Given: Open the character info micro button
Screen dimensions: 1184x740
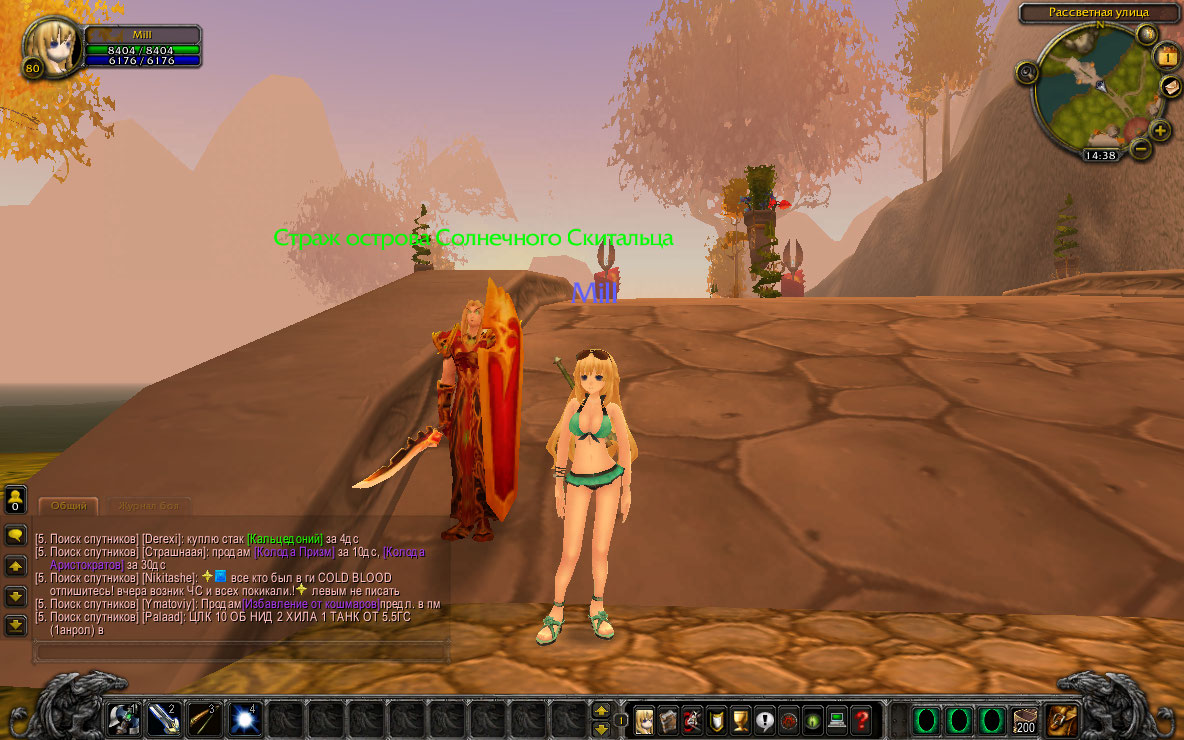Looking at the screenshot, I should 644,719.
